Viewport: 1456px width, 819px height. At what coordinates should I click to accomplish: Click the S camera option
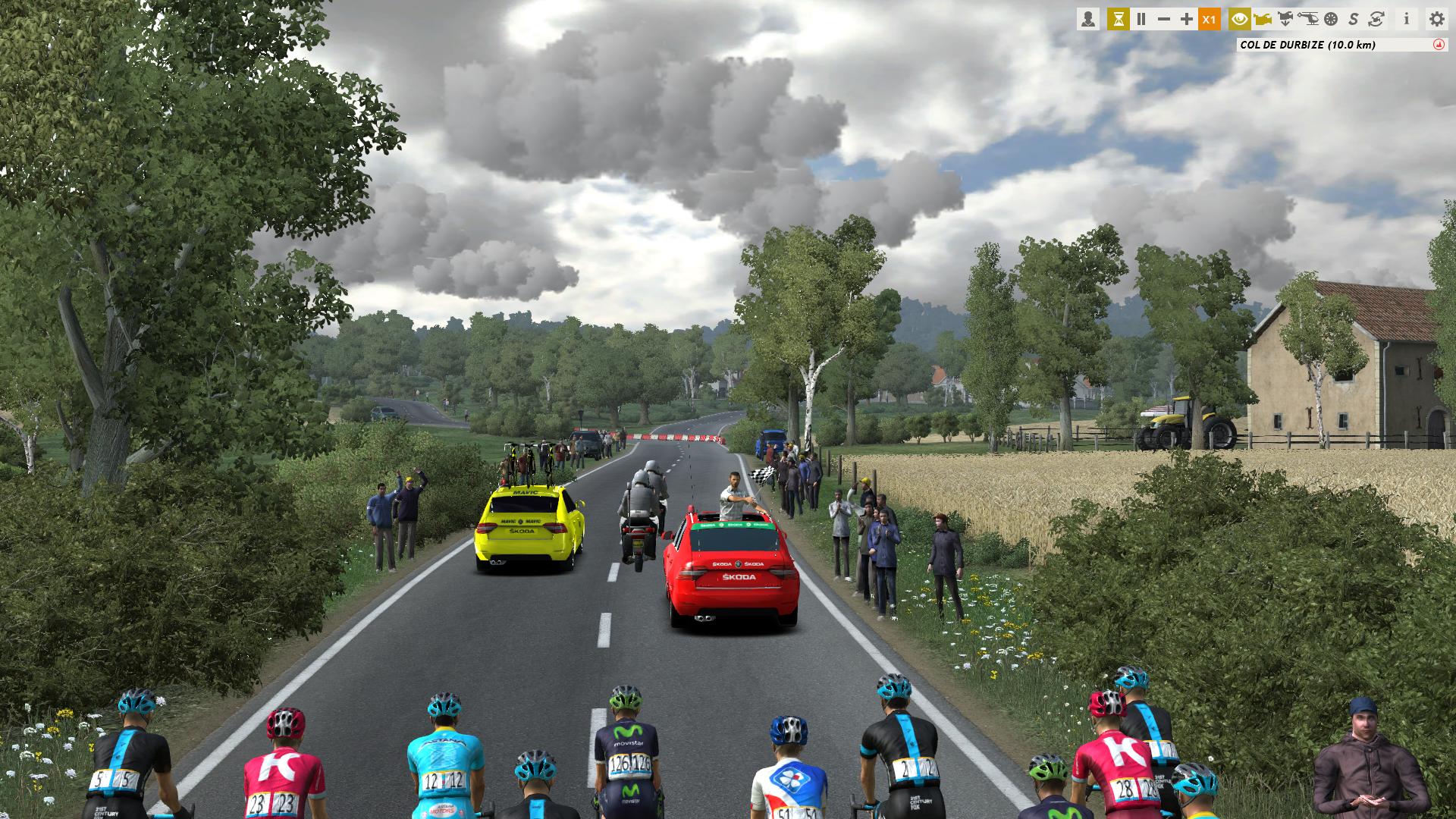click(x=1354, y=20)
